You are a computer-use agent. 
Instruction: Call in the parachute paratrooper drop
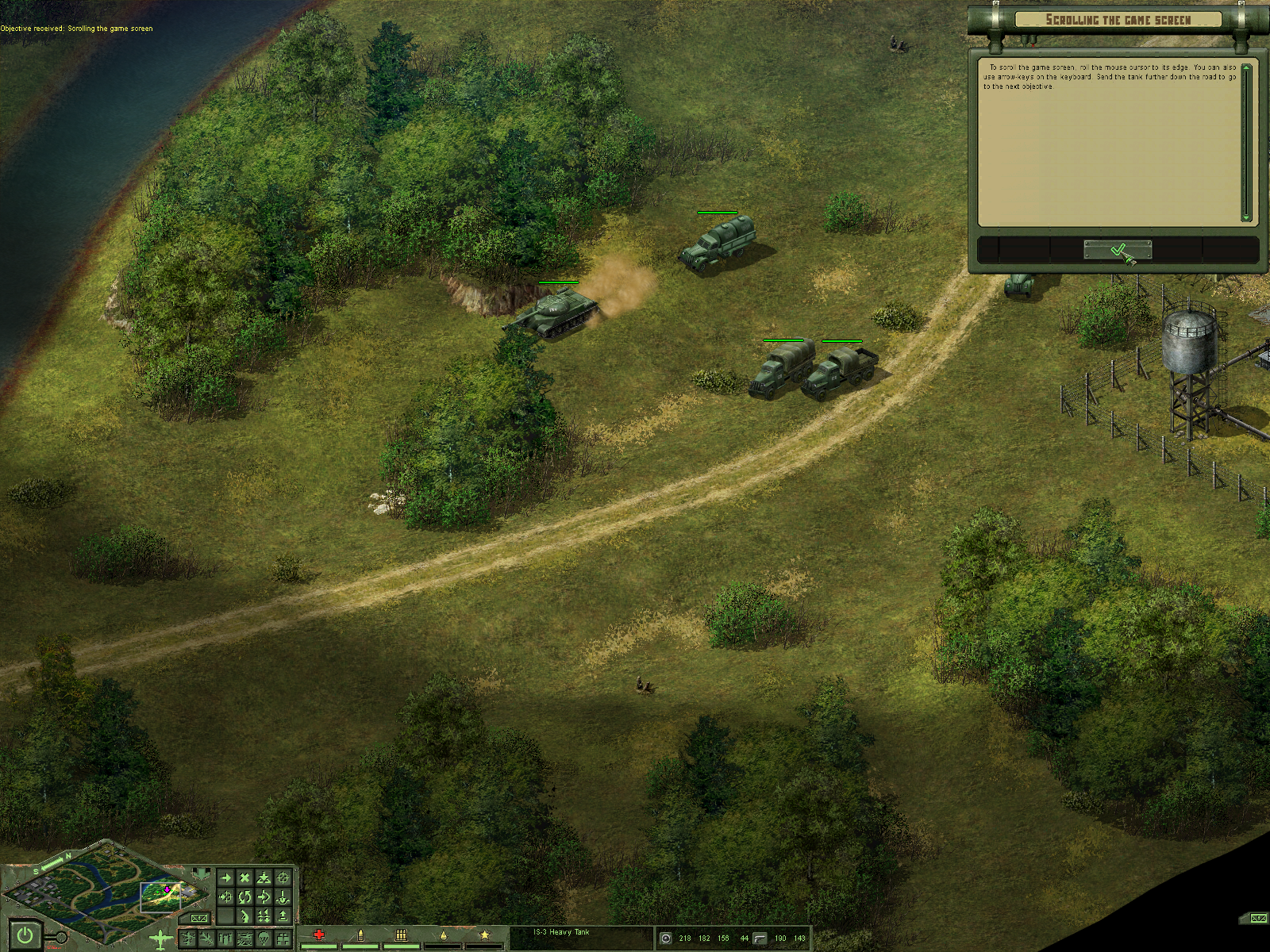pyautogui.click(x=264, y=940)
